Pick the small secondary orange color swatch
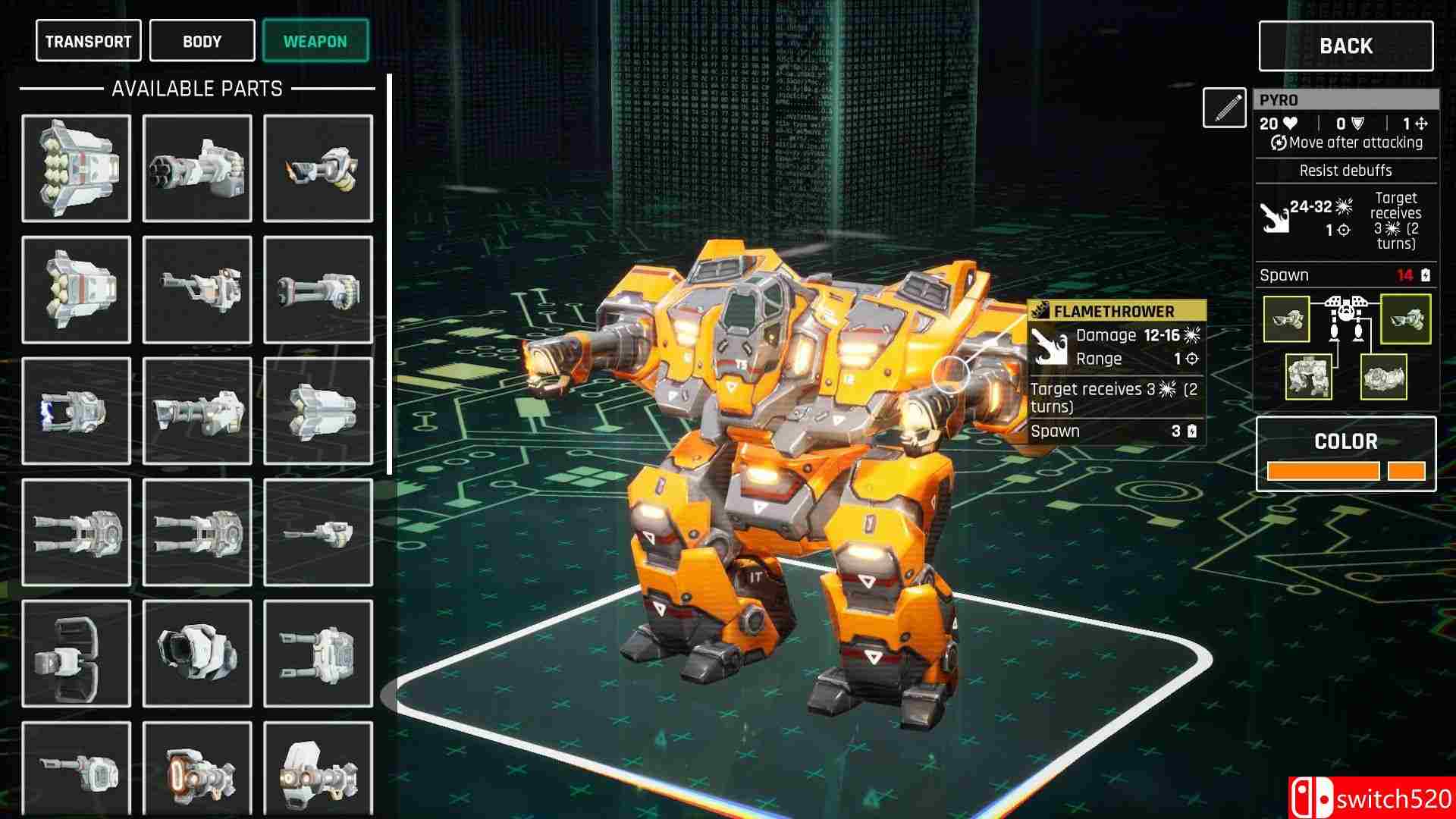1456x819 pixels. coord(1406,471)
